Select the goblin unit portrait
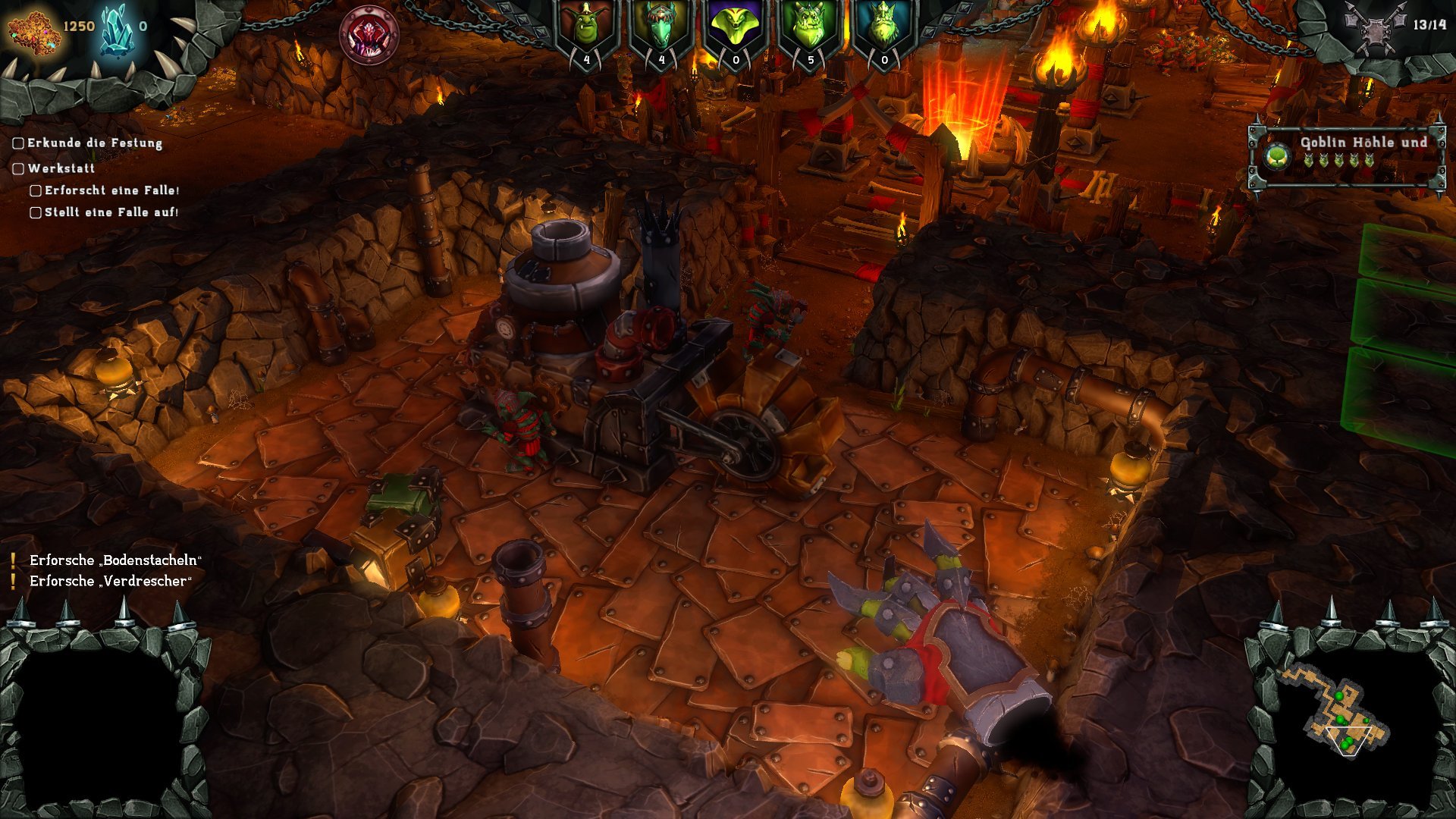This screenshot has width=1456, height=819. (x=586, y=27)
